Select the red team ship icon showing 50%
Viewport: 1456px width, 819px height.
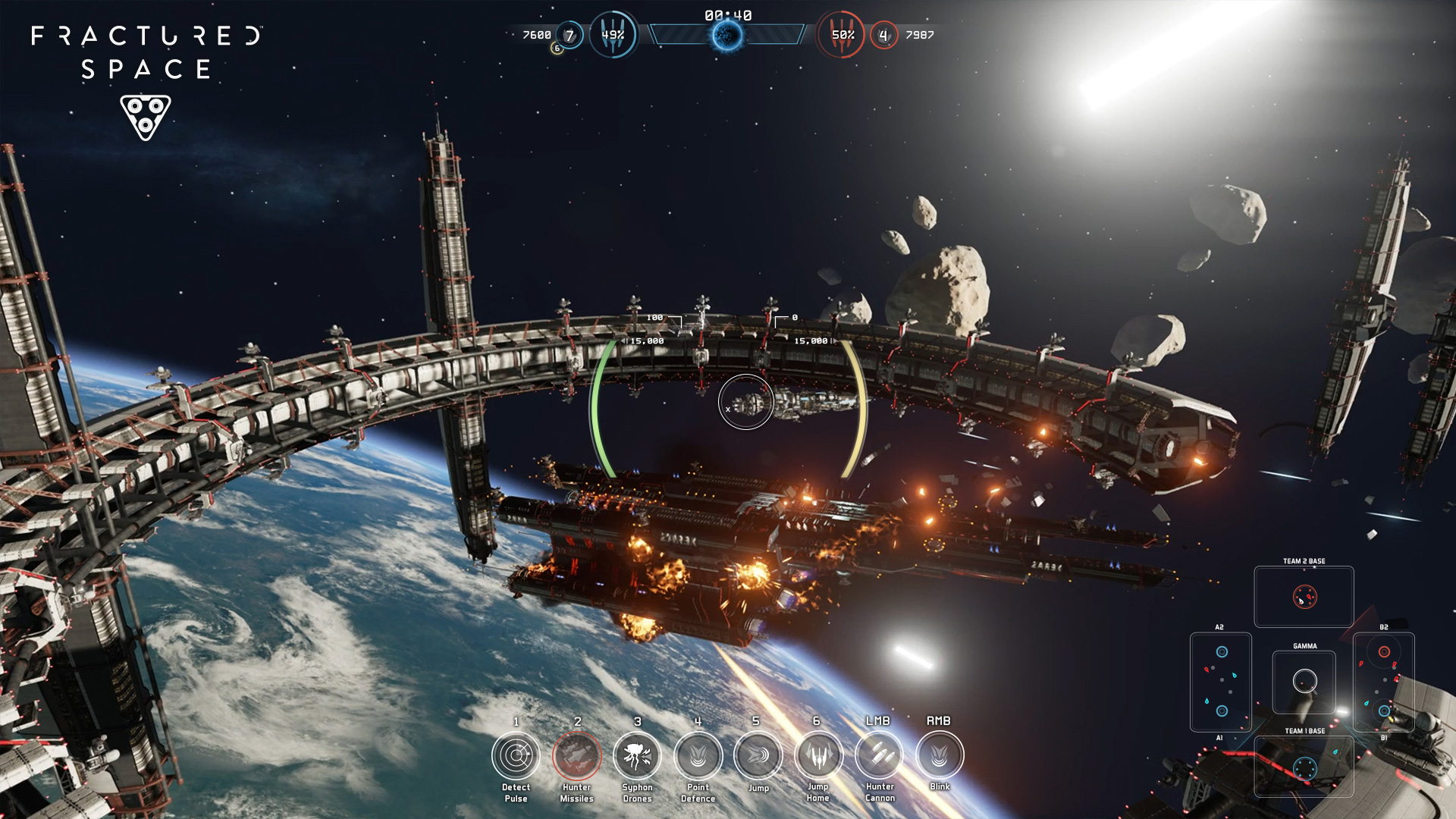point(842,33)
